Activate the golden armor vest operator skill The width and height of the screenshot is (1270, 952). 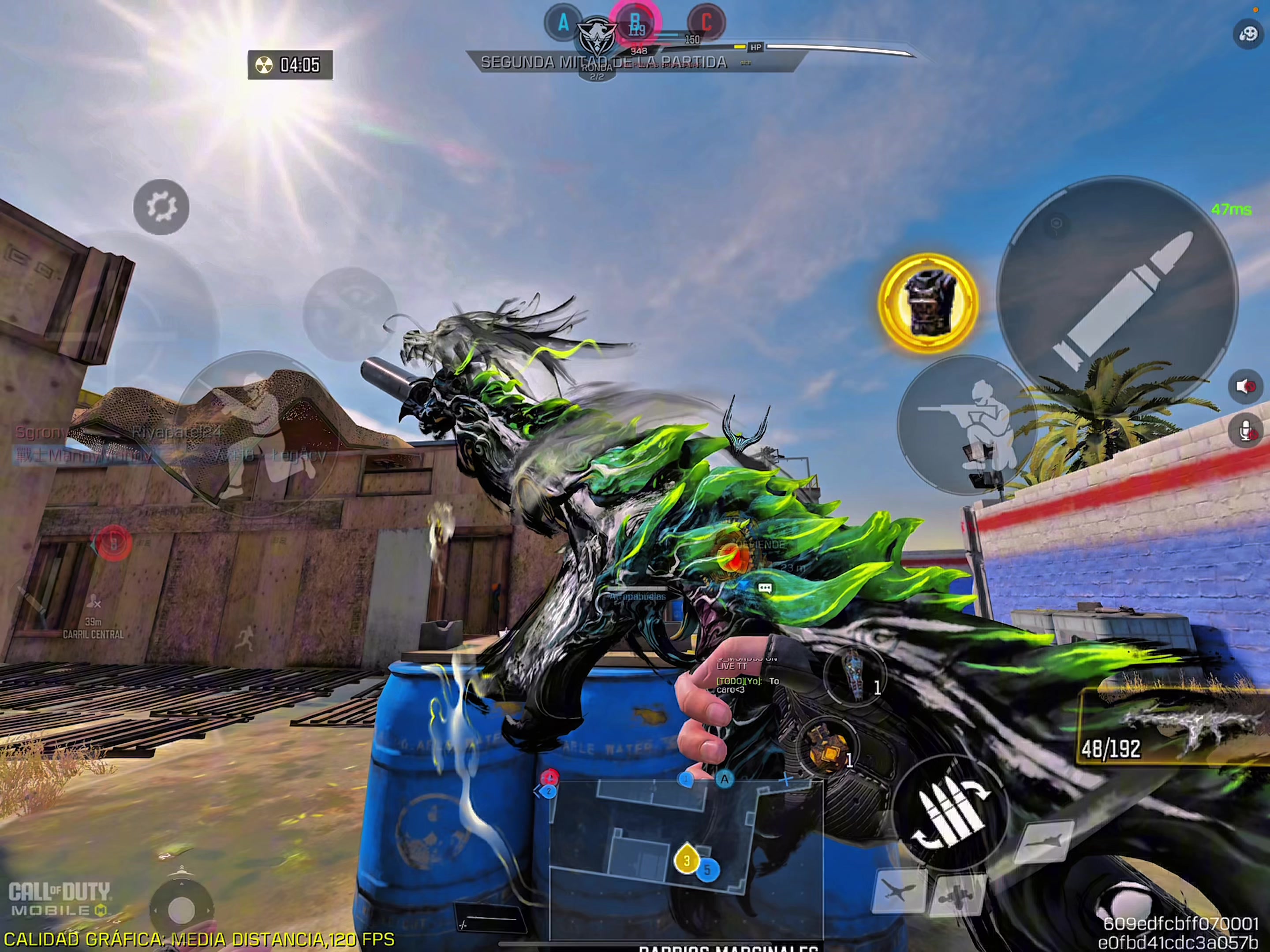coord(928,302)
